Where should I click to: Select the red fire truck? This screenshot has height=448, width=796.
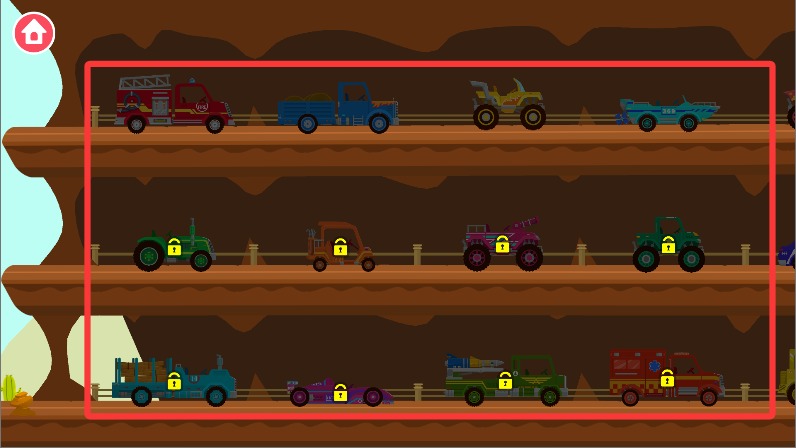pyautogui.click(x=173, y=106)
